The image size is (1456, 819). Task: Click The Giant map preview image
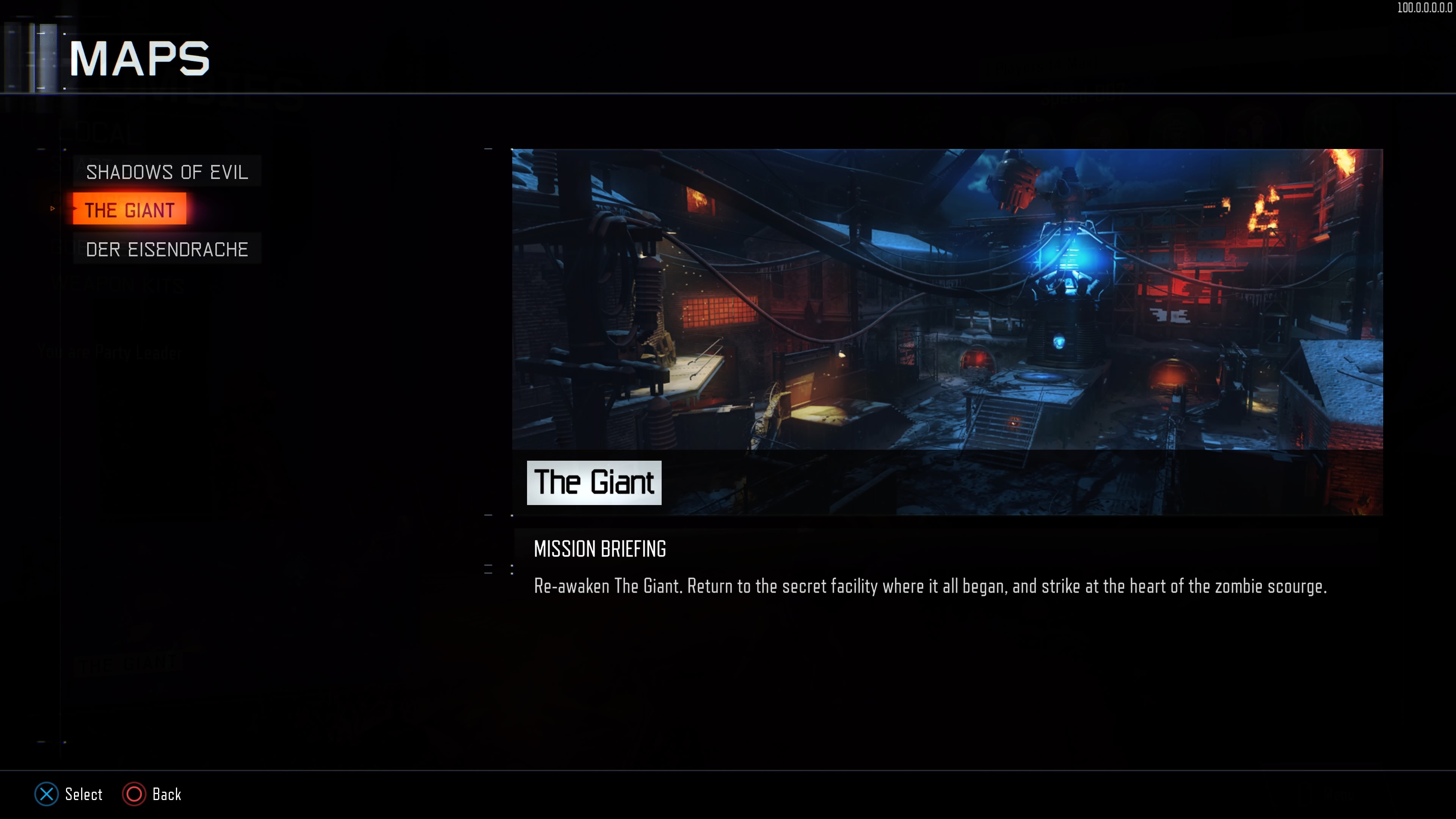pyautogui.click(x=947, y=300)
